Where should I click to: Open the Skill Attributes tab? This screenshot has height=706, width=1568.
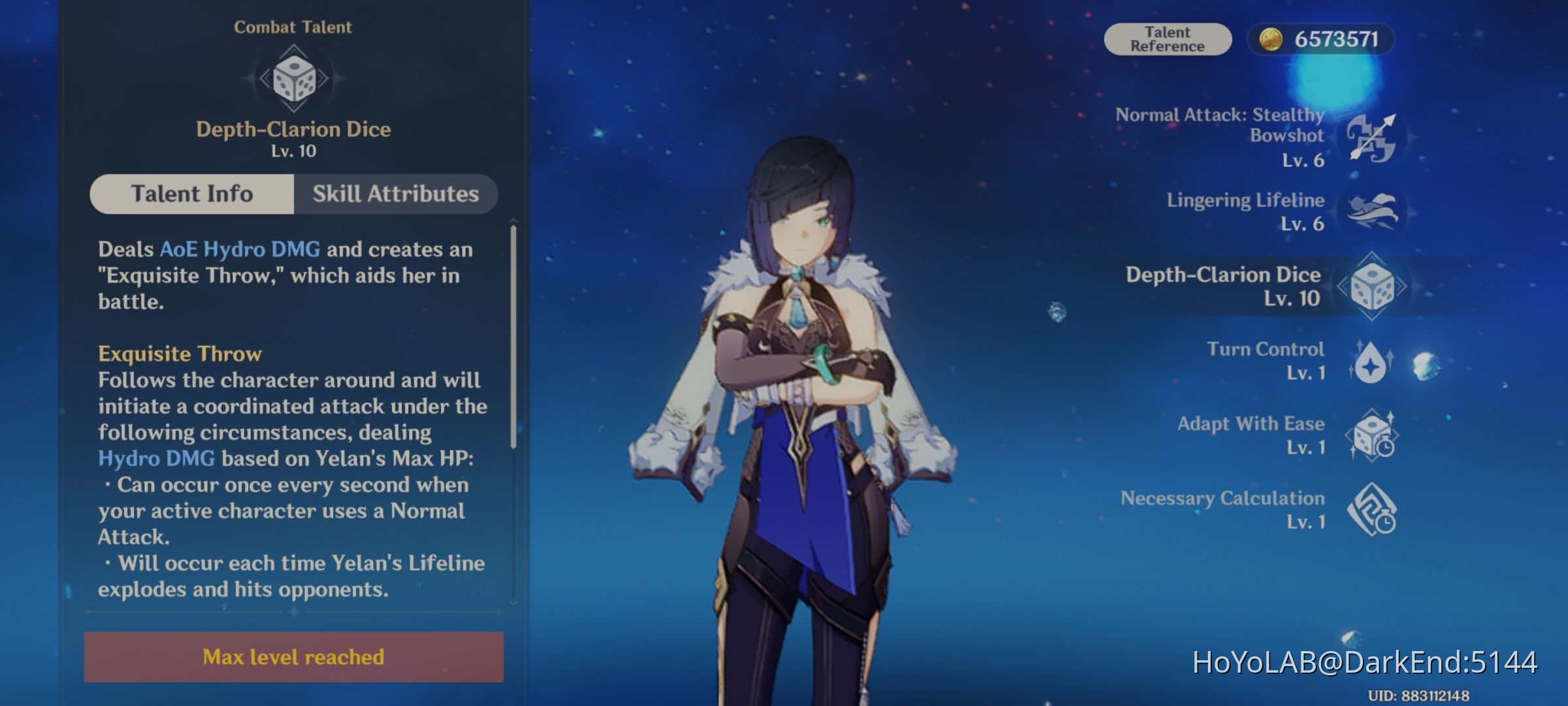(x=395, y=194)
